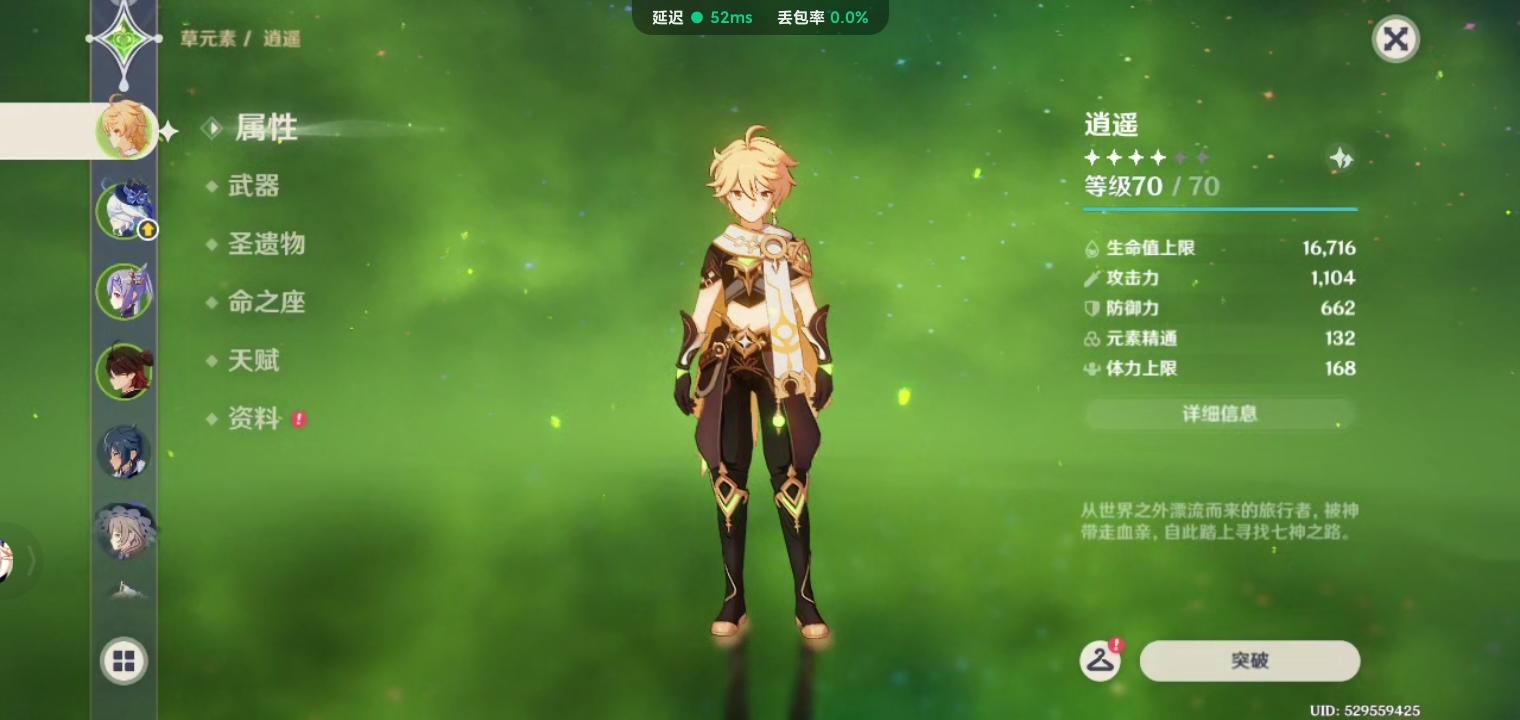Click the green level-up arrow badge on second portrait
The width and height of the screenshot is (1520, 720).
click(x=148, y=229)
